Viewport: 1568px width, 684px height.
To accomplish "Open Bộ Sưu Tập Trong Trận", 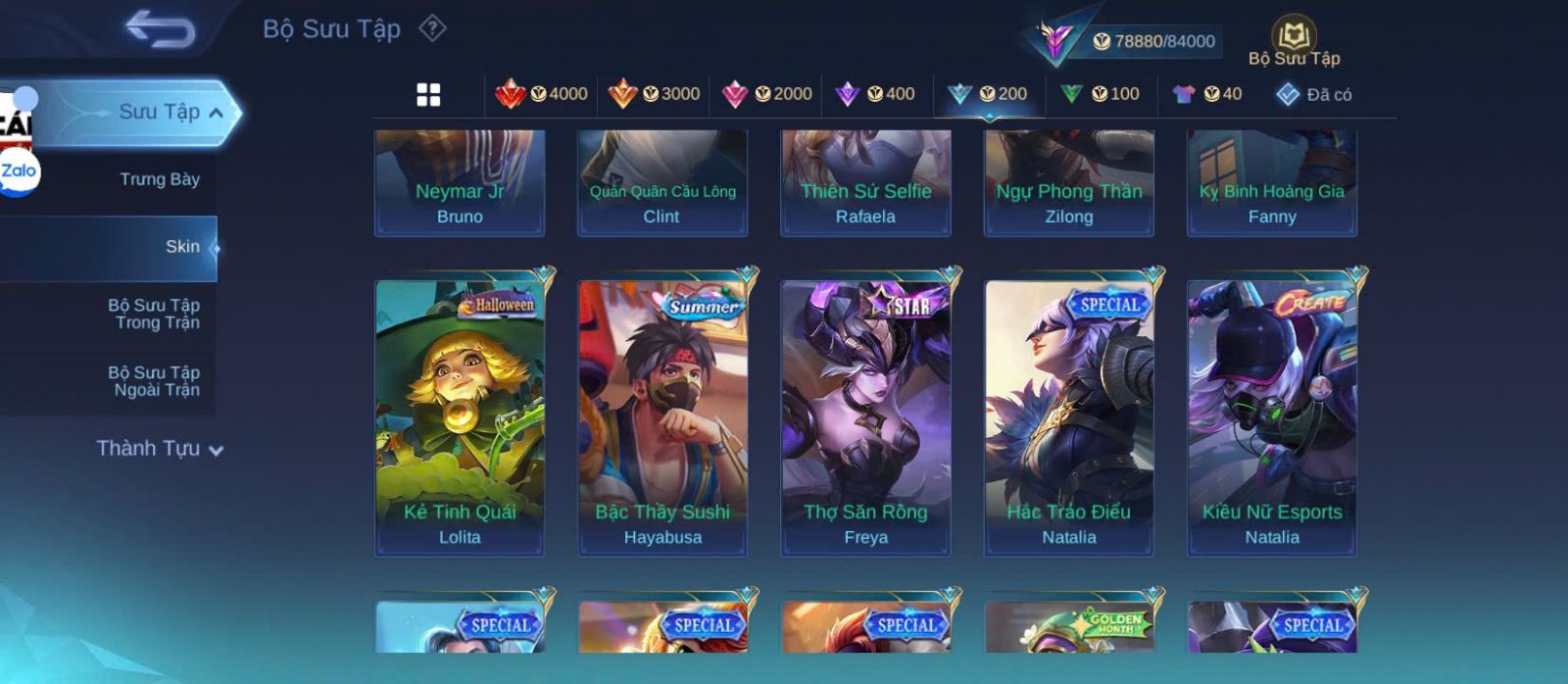I will (154, 314).
